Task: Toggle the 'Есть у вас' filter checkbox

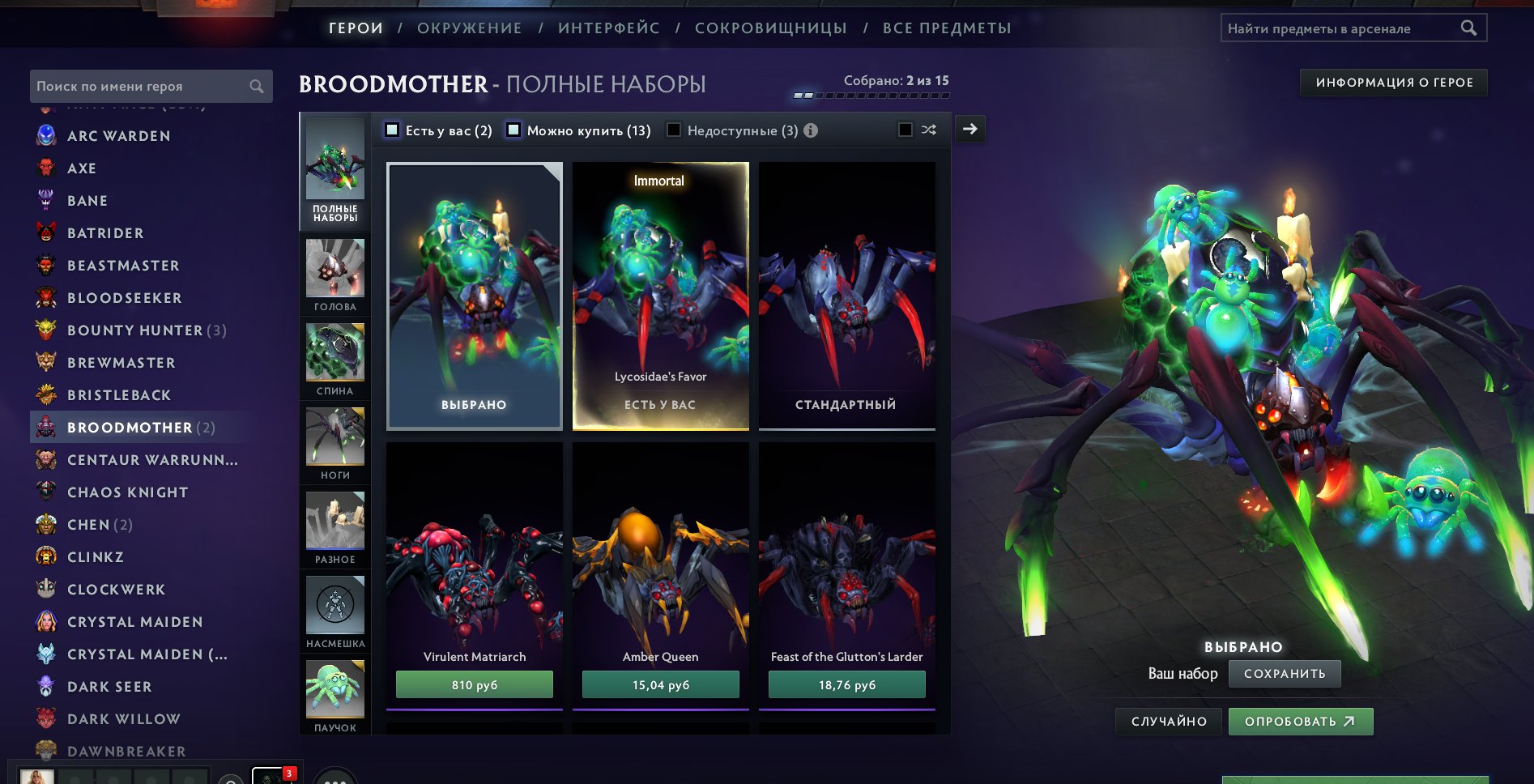Action: pyautogui.click(x=392, y=130)
